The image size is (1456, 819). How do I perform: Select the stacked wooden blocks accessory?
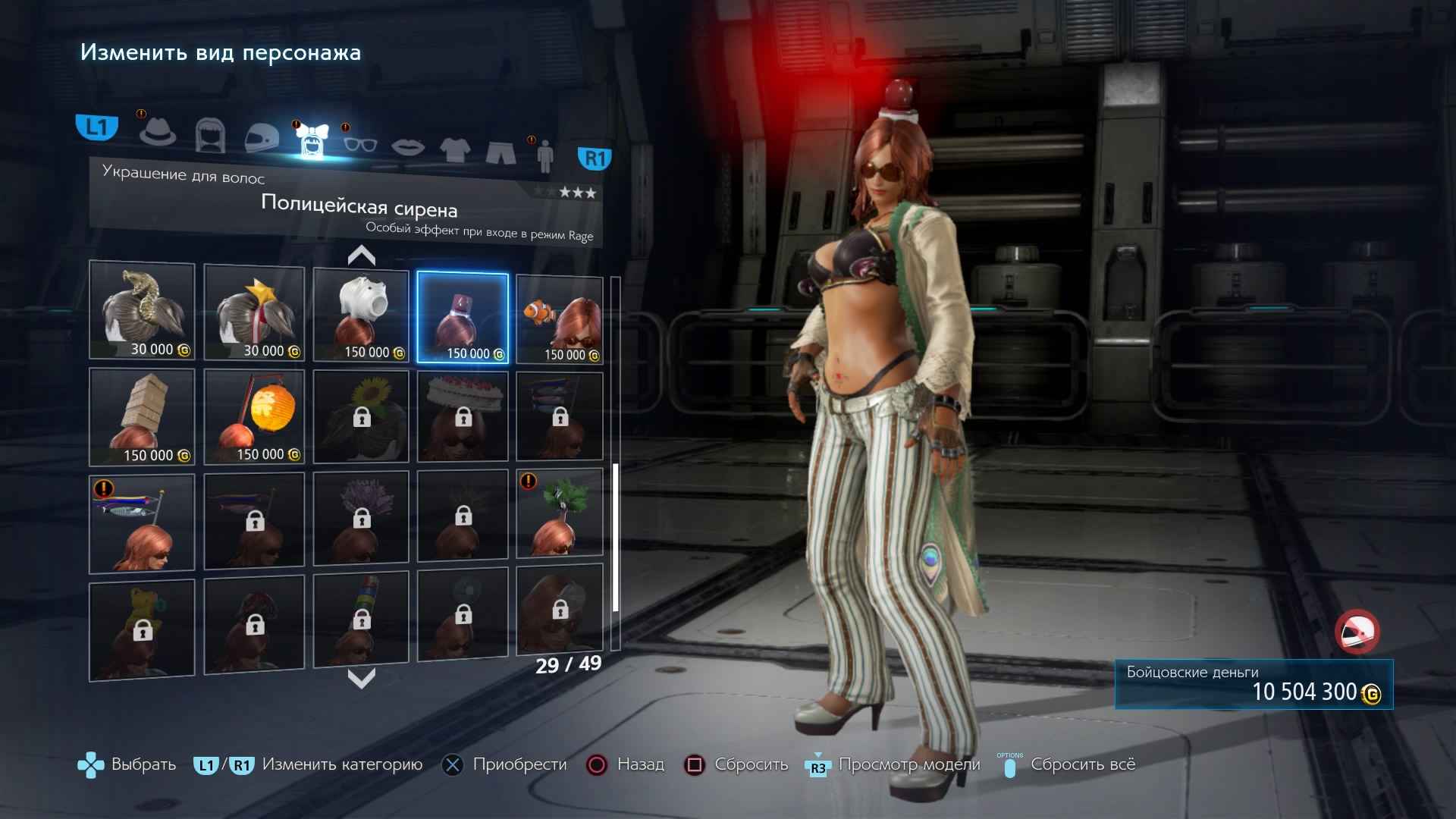click(142, 417)
